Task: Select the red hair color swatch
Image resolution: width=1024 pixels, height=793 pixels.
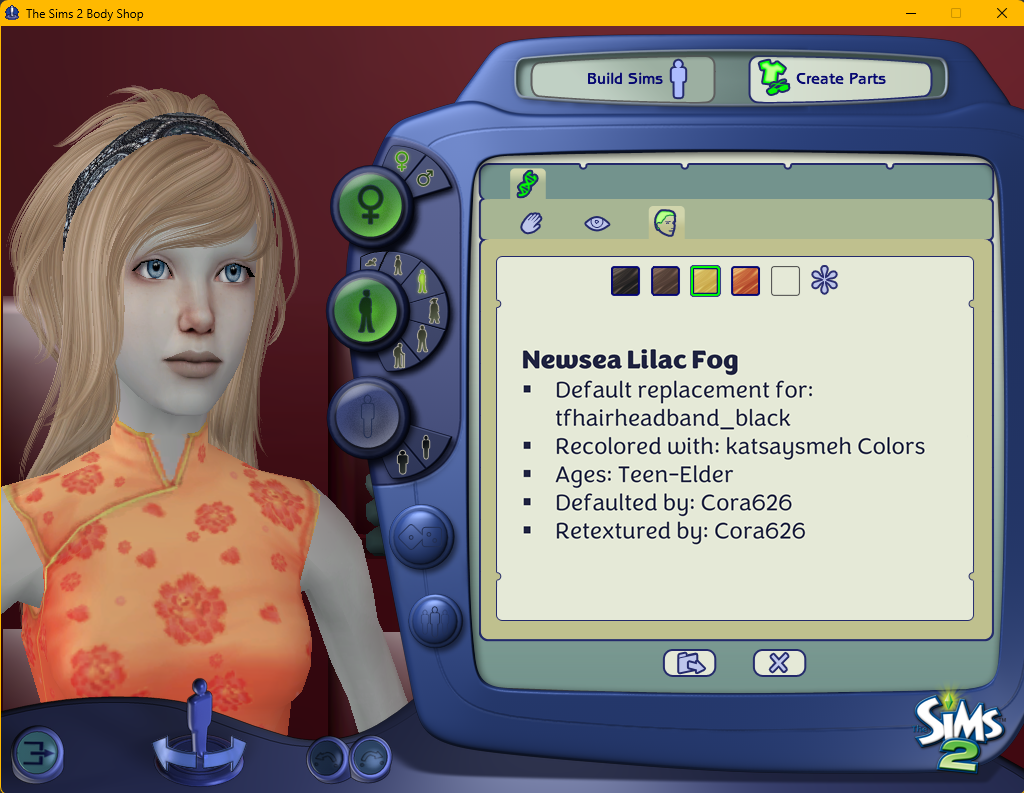Action: pyautogui.click(x=745, y=281)
